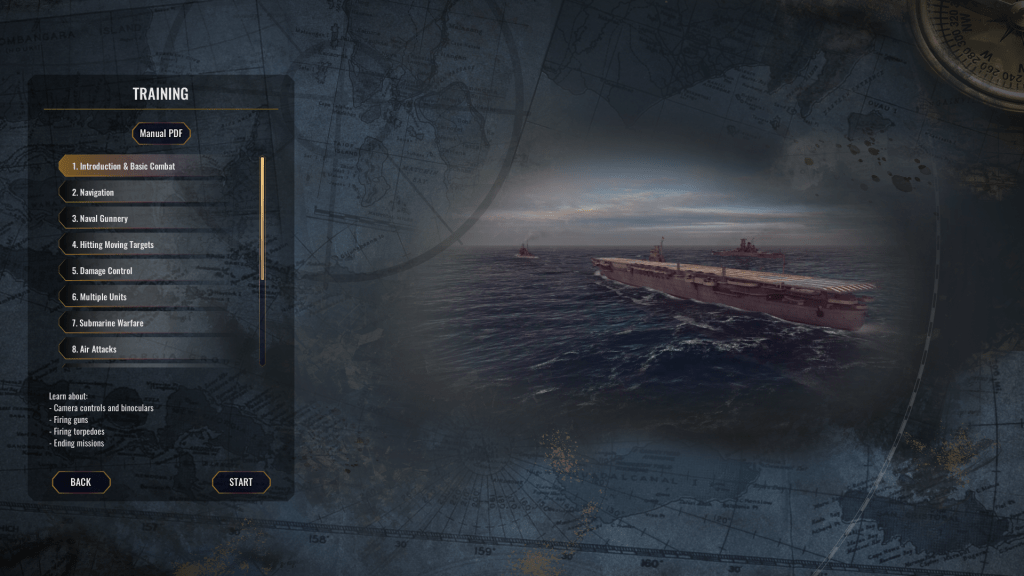Open the Manual PDF

tap(160, 133)
